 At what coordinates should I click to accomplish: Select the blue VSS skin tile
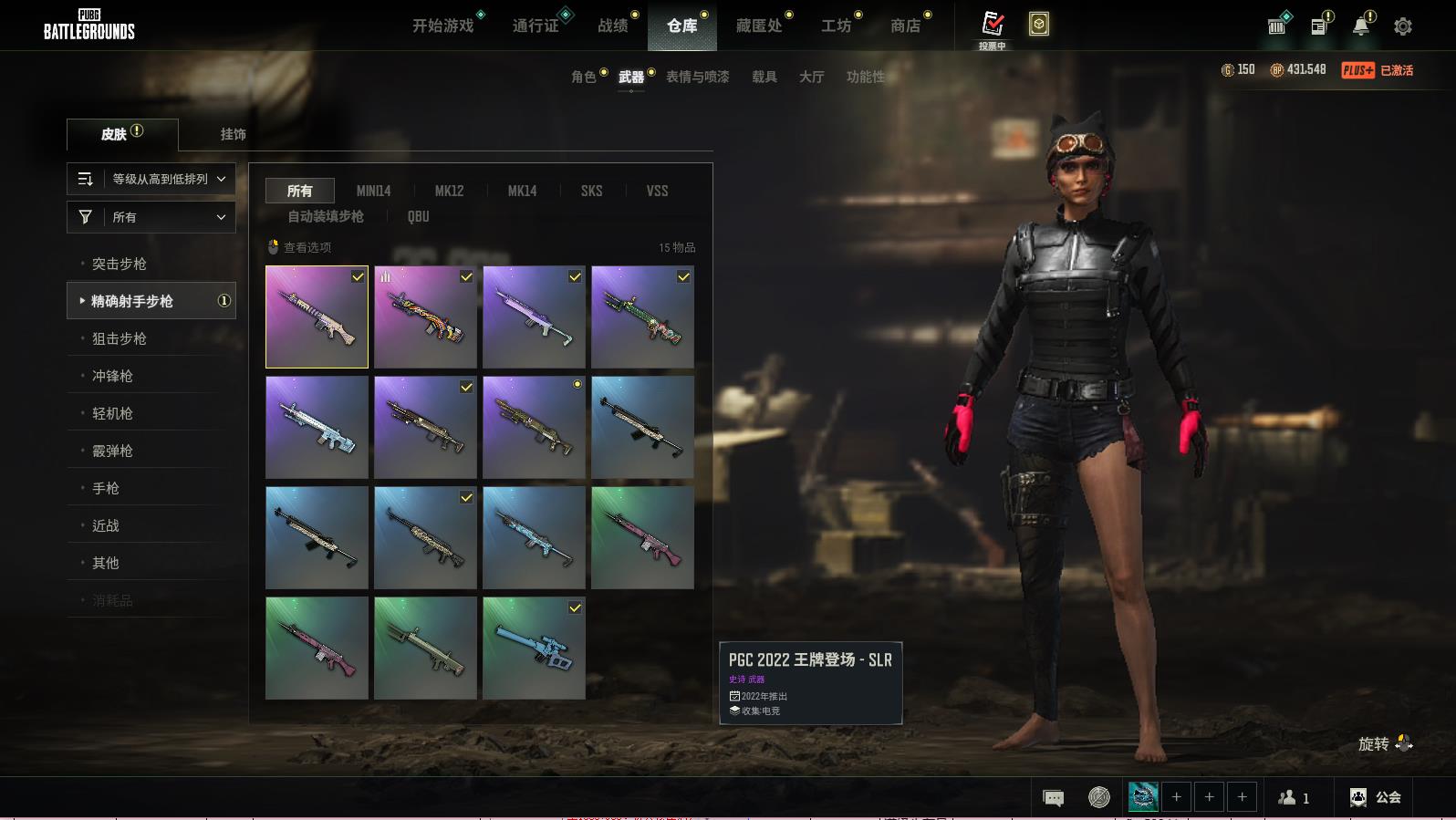coord(534,648)
